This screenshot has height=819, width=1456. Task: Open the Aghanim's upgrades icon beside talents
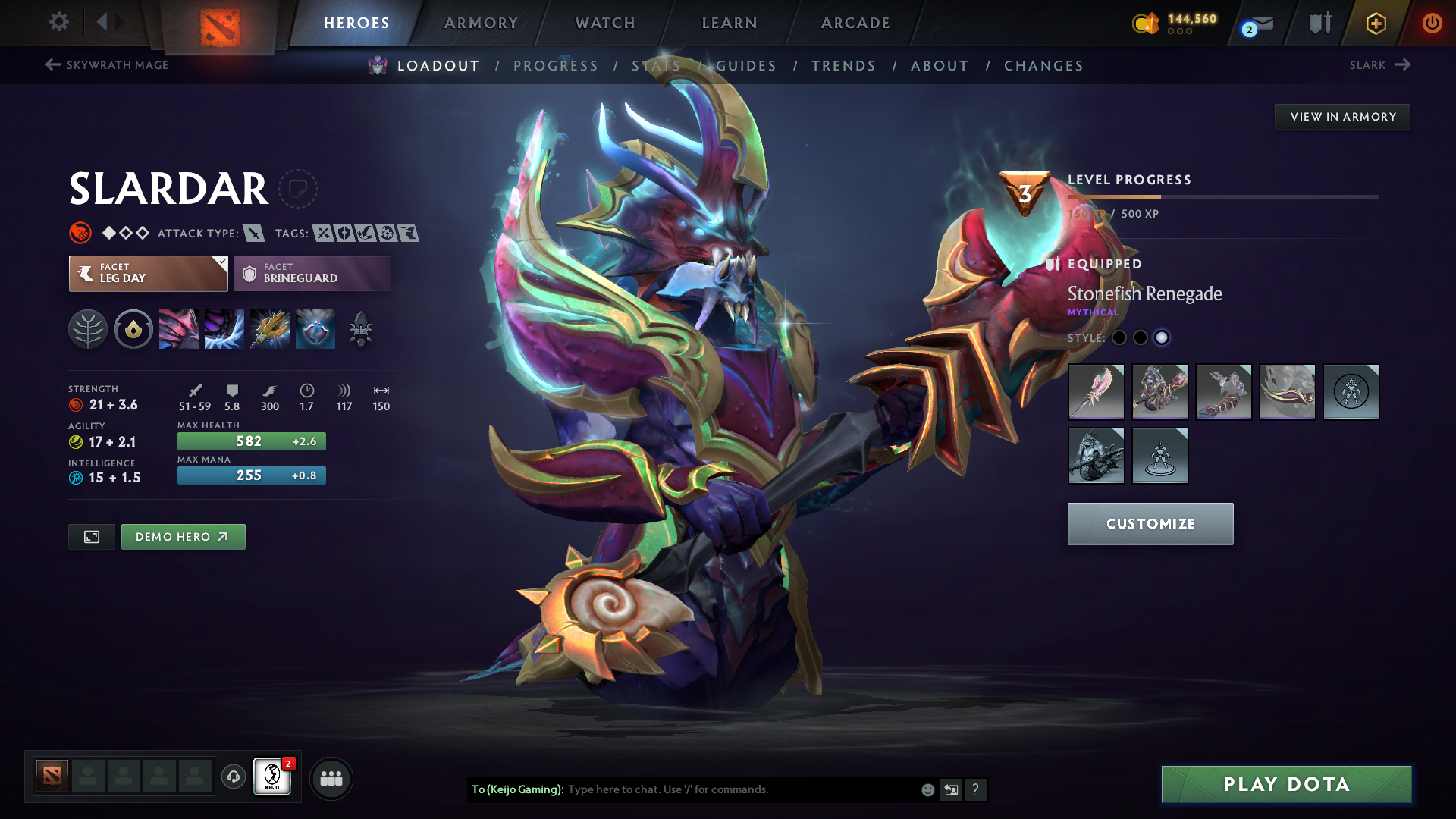tap(133, 329)
